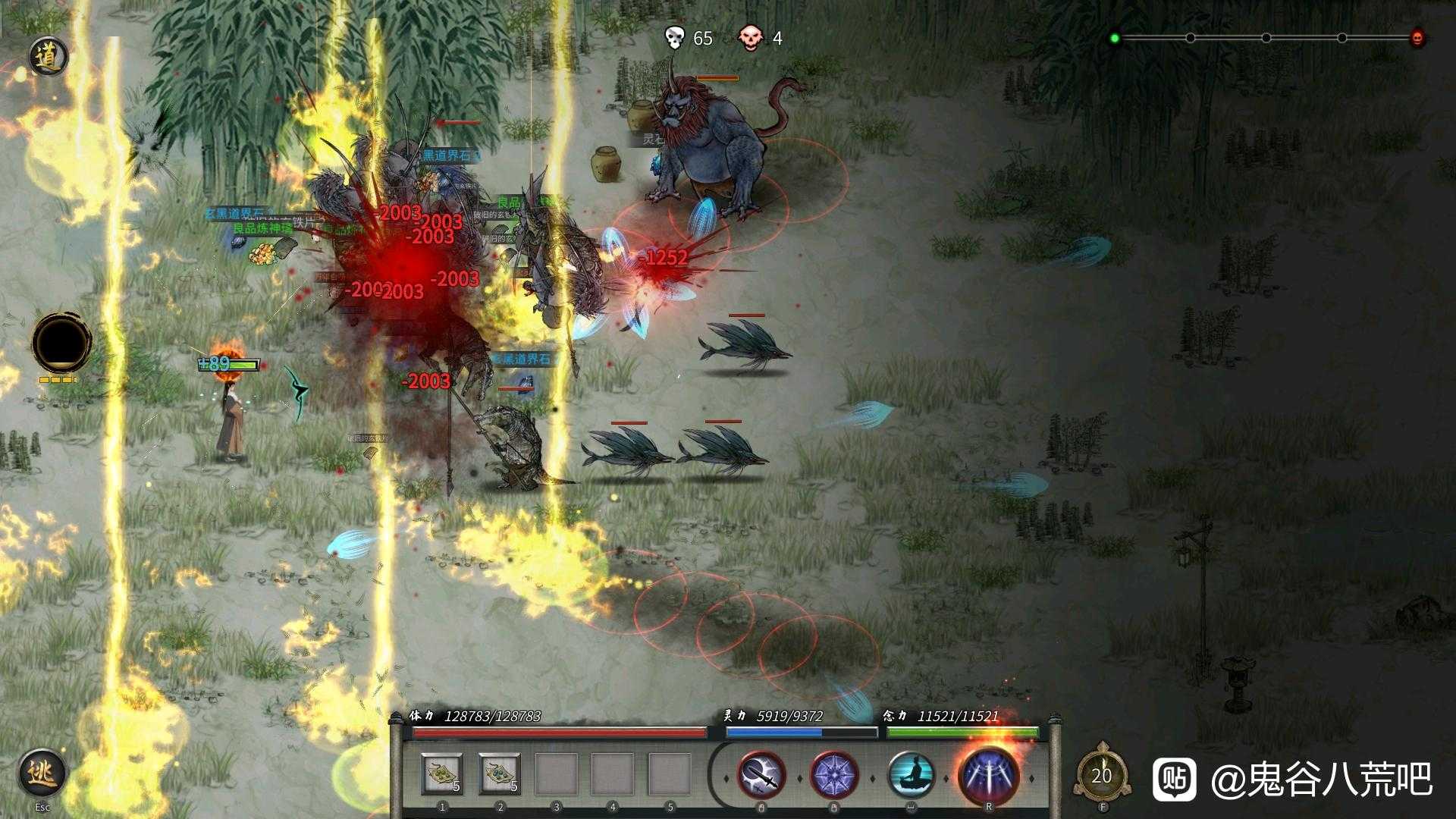Use the blue-dotted talisman in hotbar slot 2
The height and width of the screenshot is (819, 1456).
pyautogui.click(x=500, y=774)
